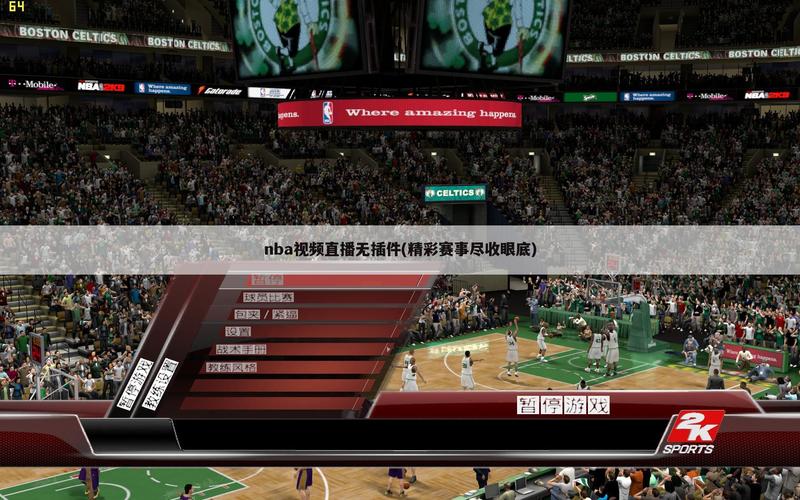
Task: Switch to the 教练设置 vertical tab
Action: click(x=160, y=384)
